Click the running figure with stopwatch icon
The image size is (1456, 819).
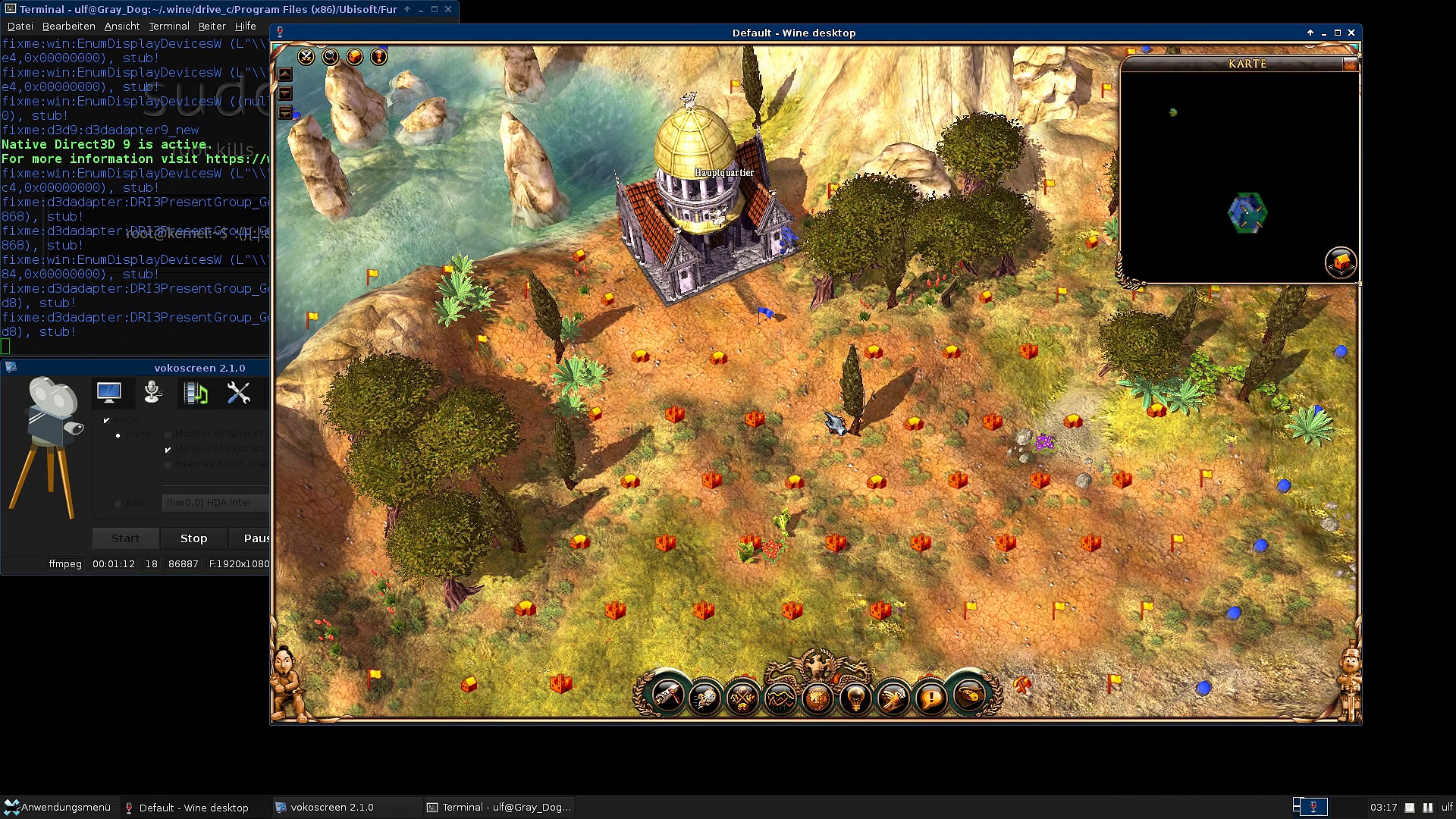(x=705, y=697)
